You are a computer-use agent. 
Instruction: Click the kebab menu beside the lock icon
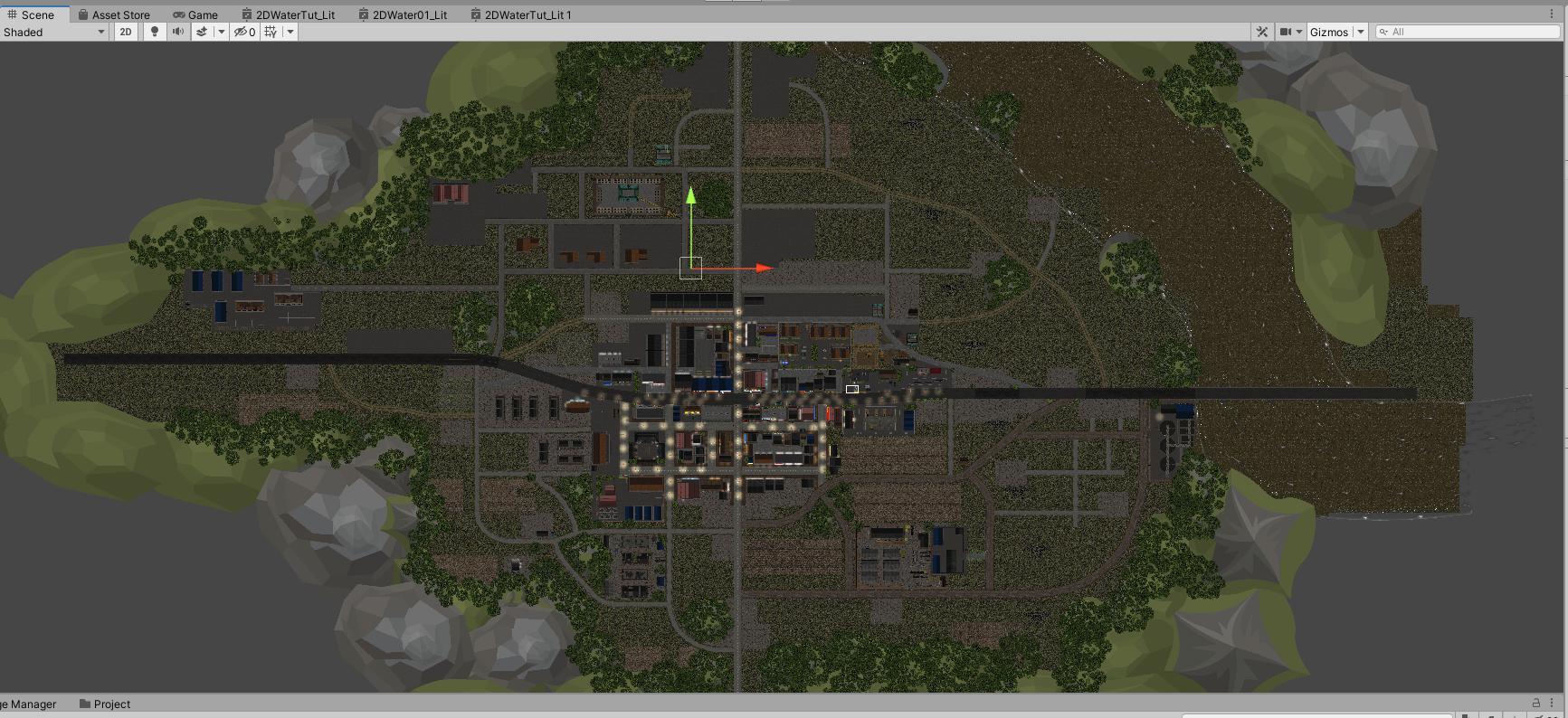tap(1551, 704)
